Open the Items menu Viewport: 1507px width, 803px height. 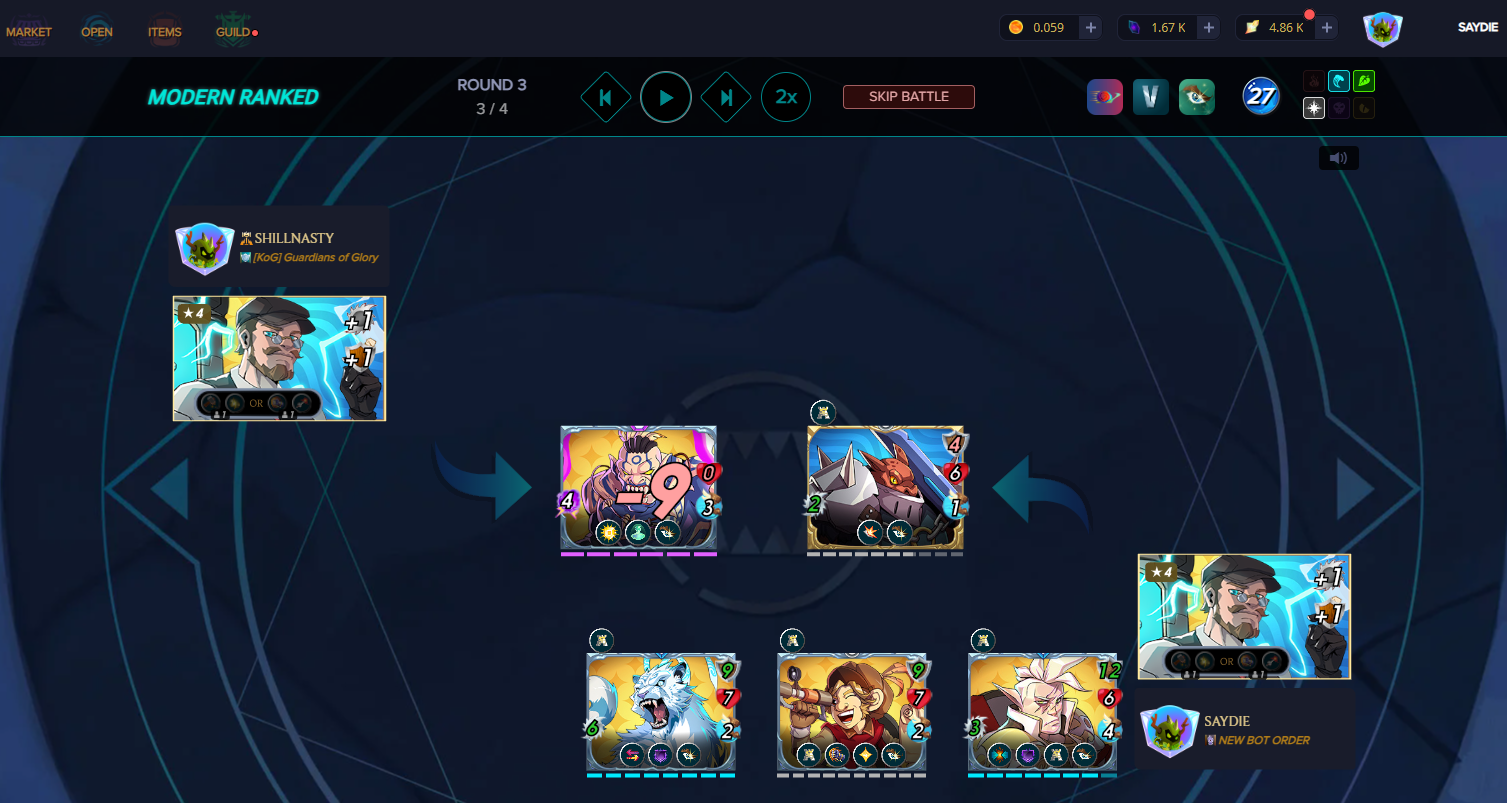coord(164,31)
